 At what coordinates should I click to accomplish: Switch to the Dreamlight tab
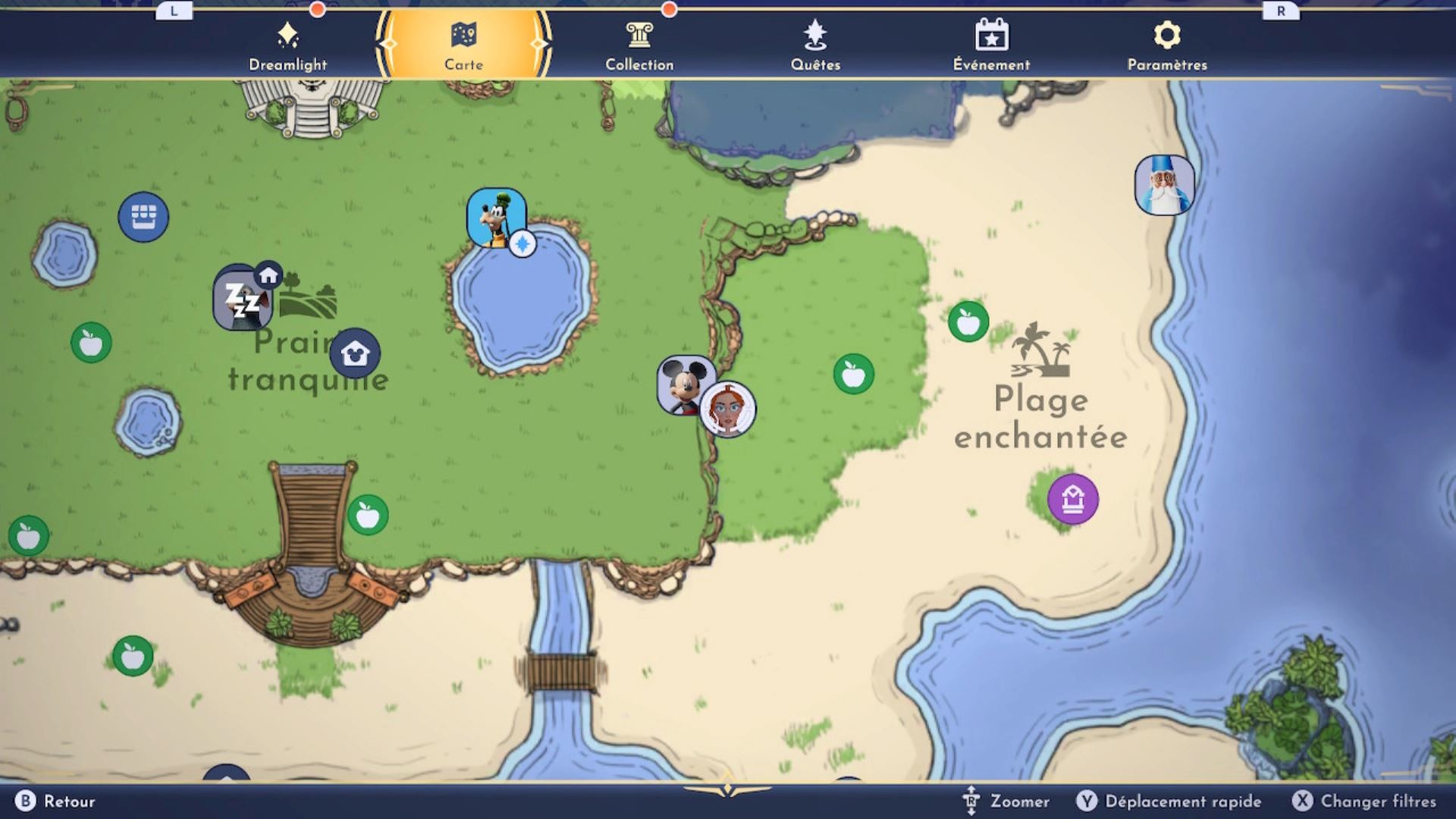point(289,45)
